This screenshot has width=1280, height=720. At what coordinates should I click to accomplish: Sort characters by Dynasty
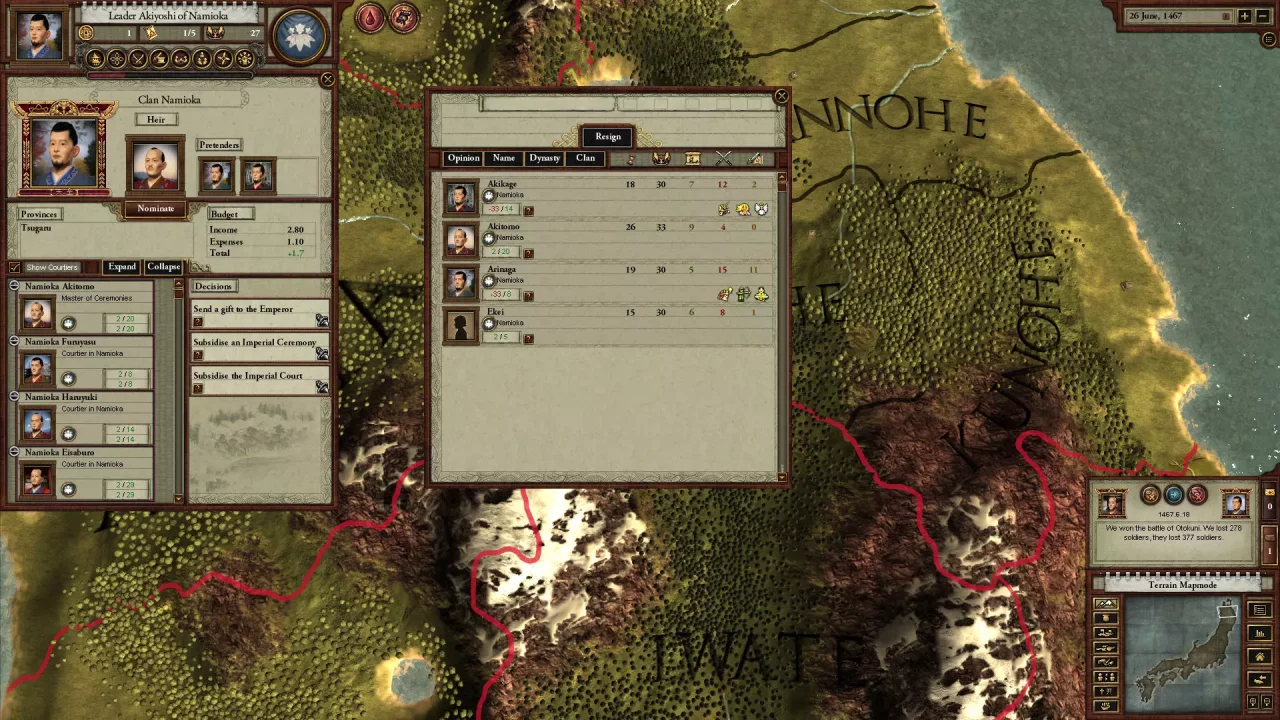[x=545, y=158]
